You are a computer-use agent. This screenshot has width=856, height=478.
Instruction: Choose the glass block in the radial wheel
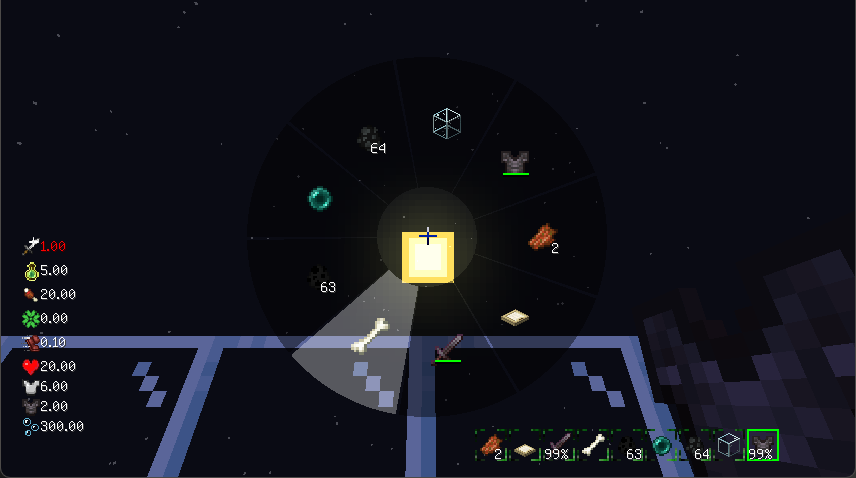pos(446,123)
